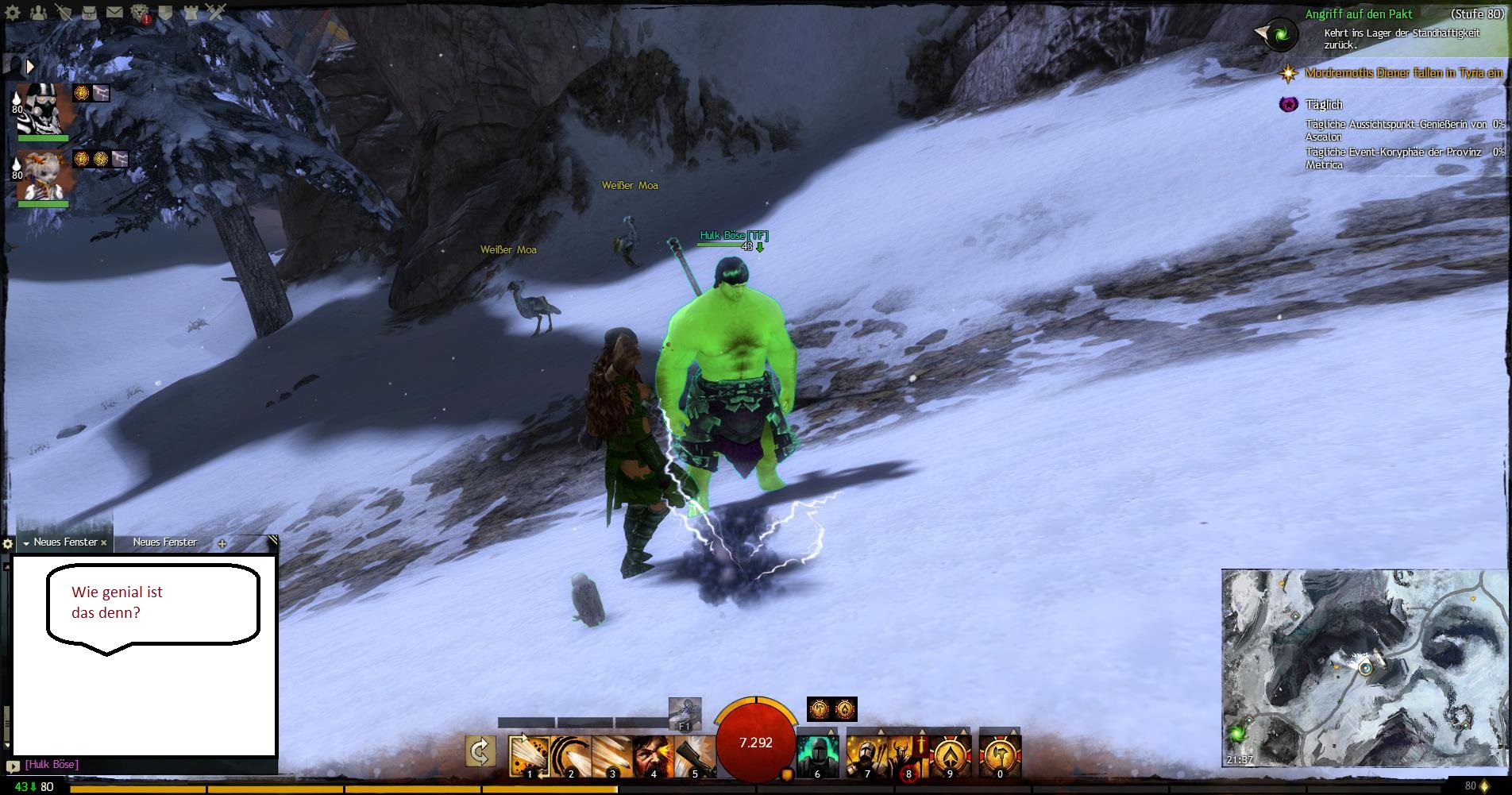Image resolution: width=1512 pixels, height=795 pixels.
Task: Open the Black Lion trading post icon
Action: 141,13
